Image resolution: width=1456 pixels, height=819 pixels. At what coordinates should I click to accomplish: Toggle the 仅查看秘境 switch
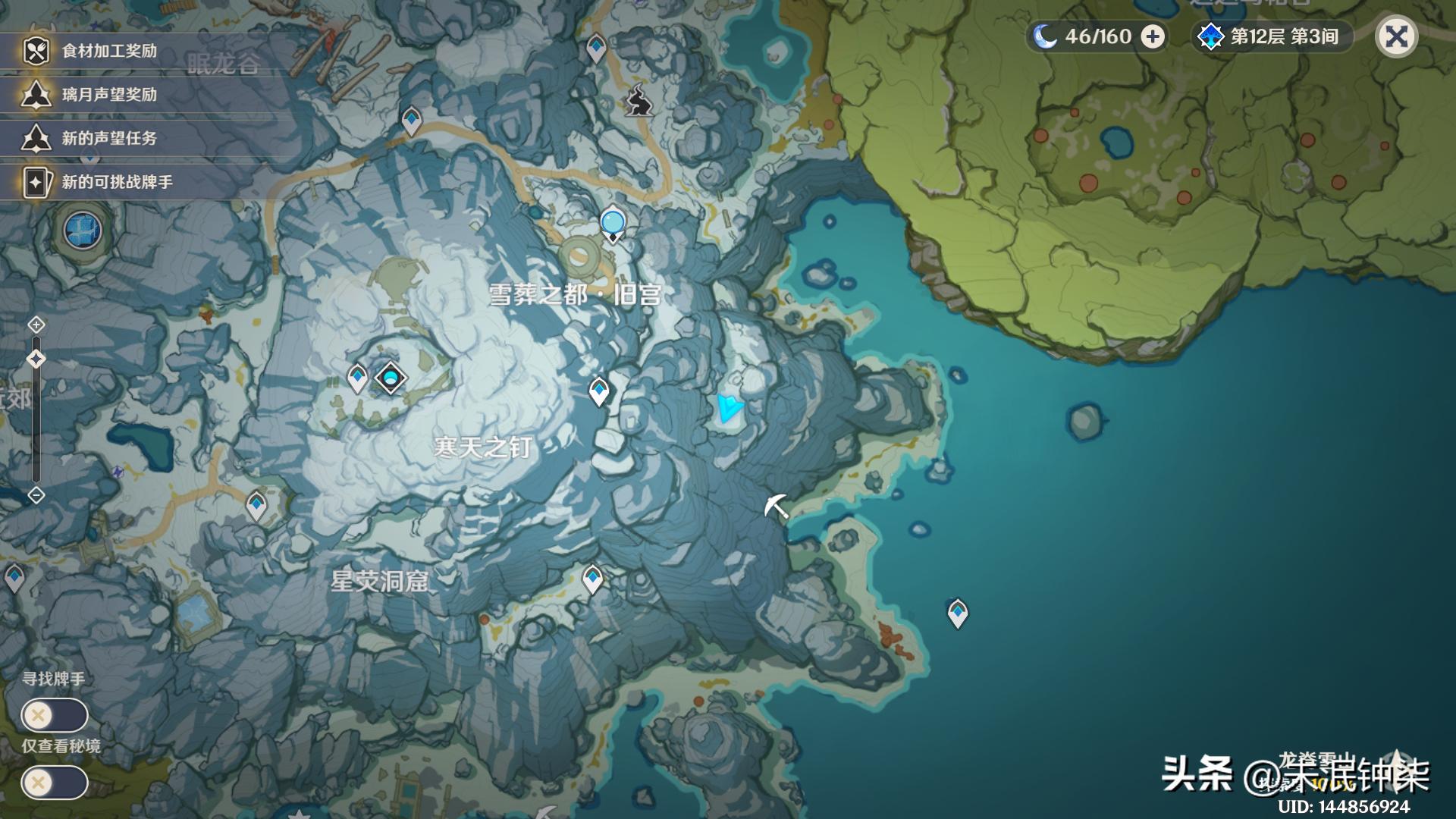pos(55,782)
